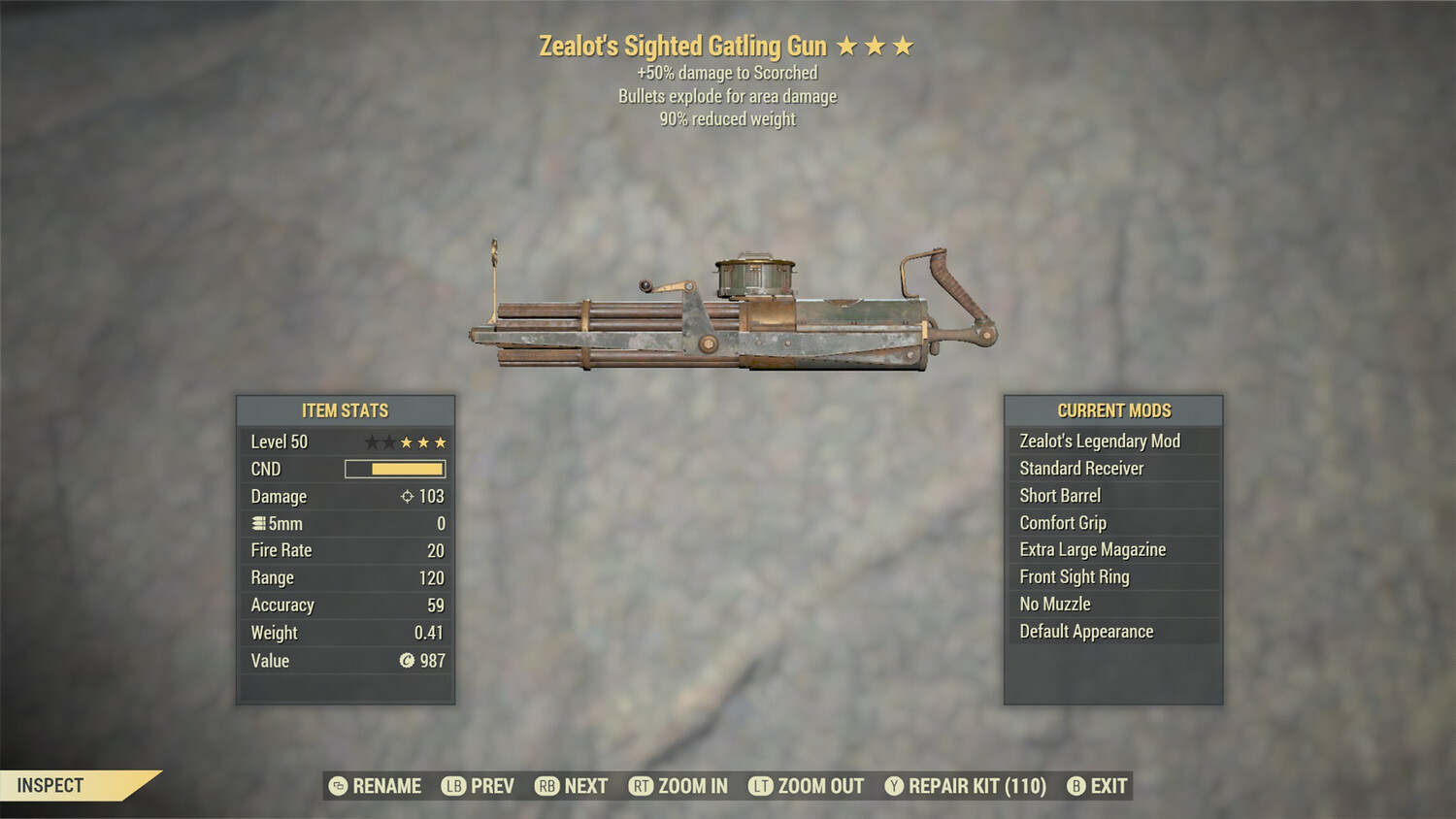The image size is (1456, 819).
Task: Select the Gatling Gun weapon image
Action: click(x=728, y=311)
